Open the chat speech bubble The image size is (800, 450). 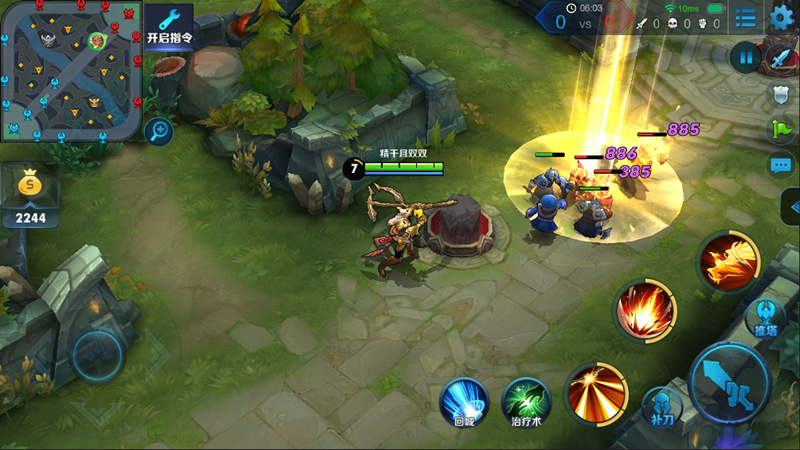tap(781, 164)
